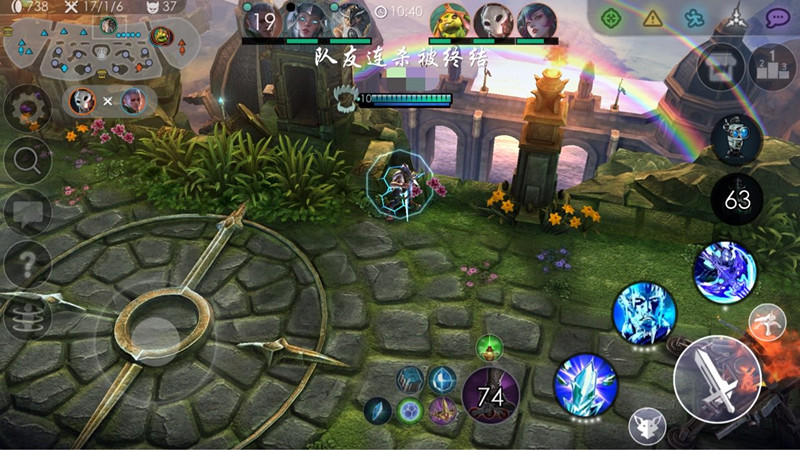Open the minimap at the top left

click(x=96, y=47)
